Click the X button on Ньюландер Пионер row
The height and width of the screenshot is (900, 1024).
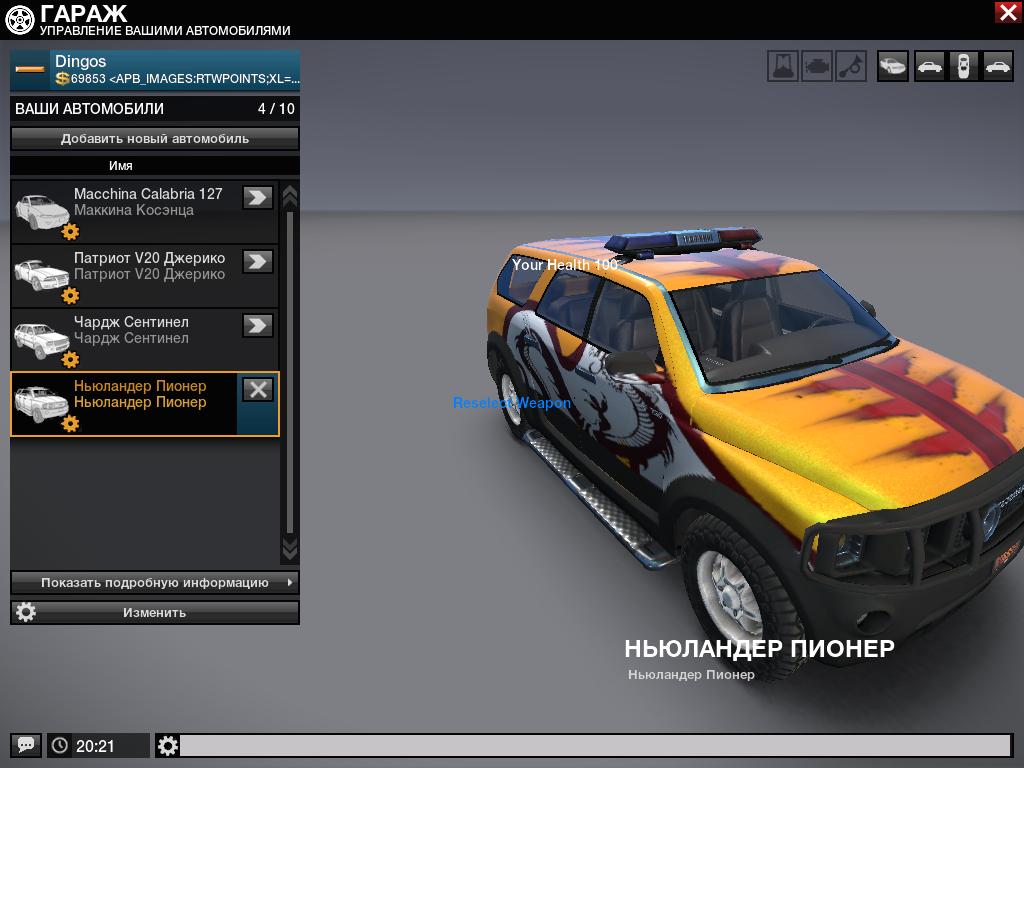click(258, 390)
